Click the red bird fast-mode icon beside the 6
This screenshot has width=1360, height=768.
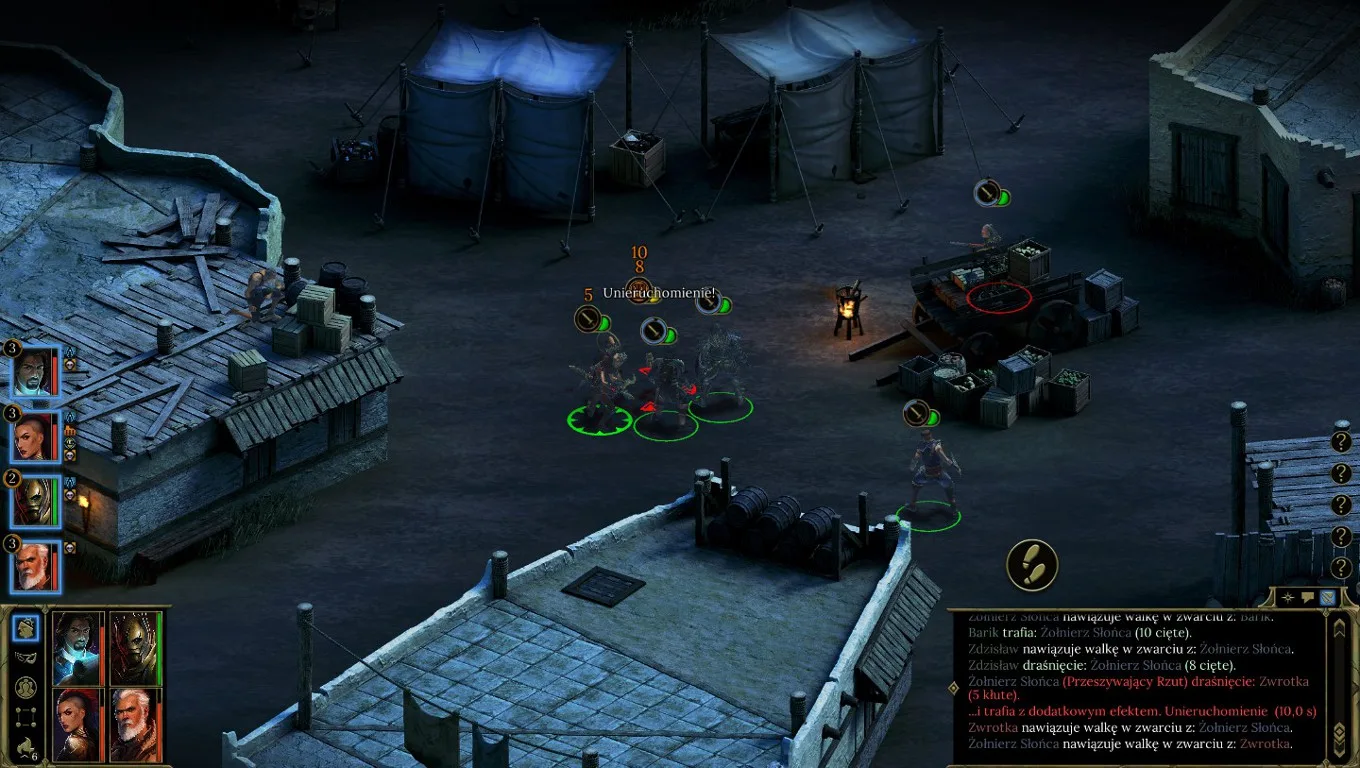coord(24,744)
